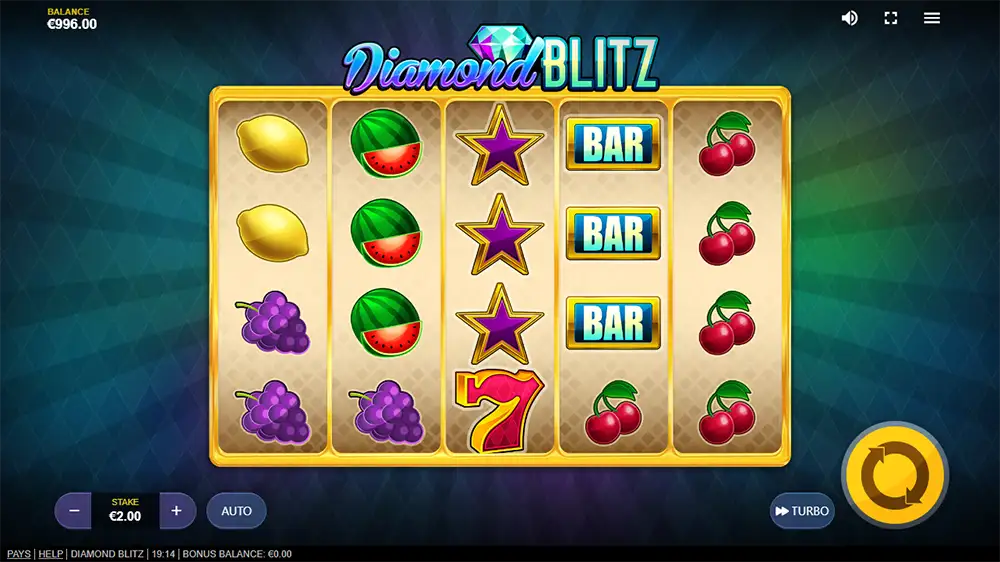Open the AUTO spin options
The width and height of the screenshot is (1000, 562).
237,510
